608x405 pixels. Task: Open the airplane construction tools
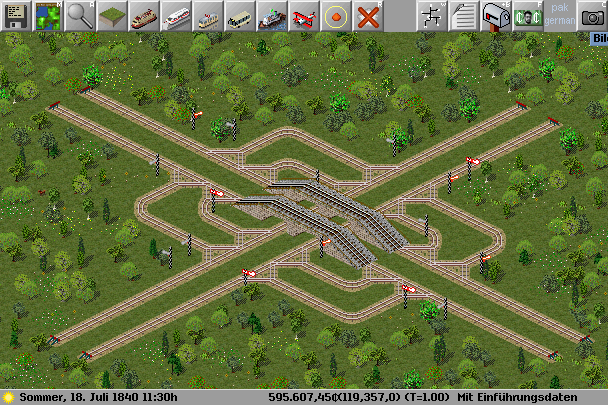click(x=303, y=15)
